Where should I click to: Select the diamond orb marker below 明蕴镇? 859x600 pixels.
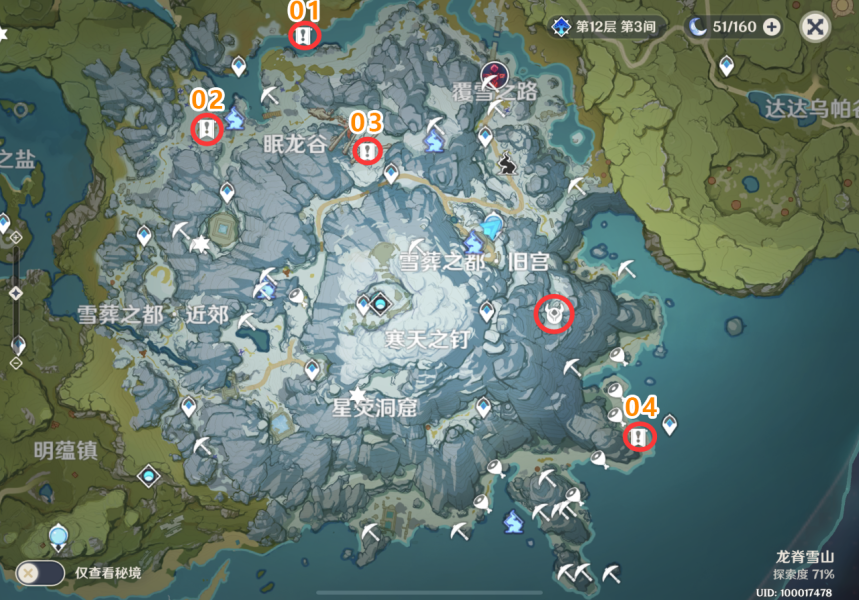click(x=149, y=476)
